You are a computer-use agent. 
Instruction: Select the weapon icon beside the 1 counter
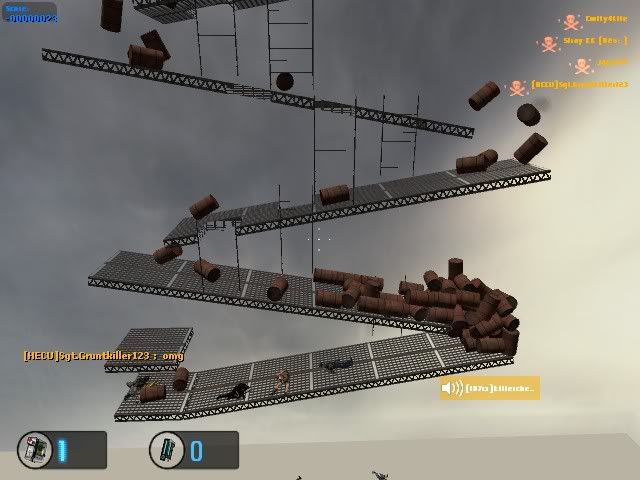coord(38,449)
